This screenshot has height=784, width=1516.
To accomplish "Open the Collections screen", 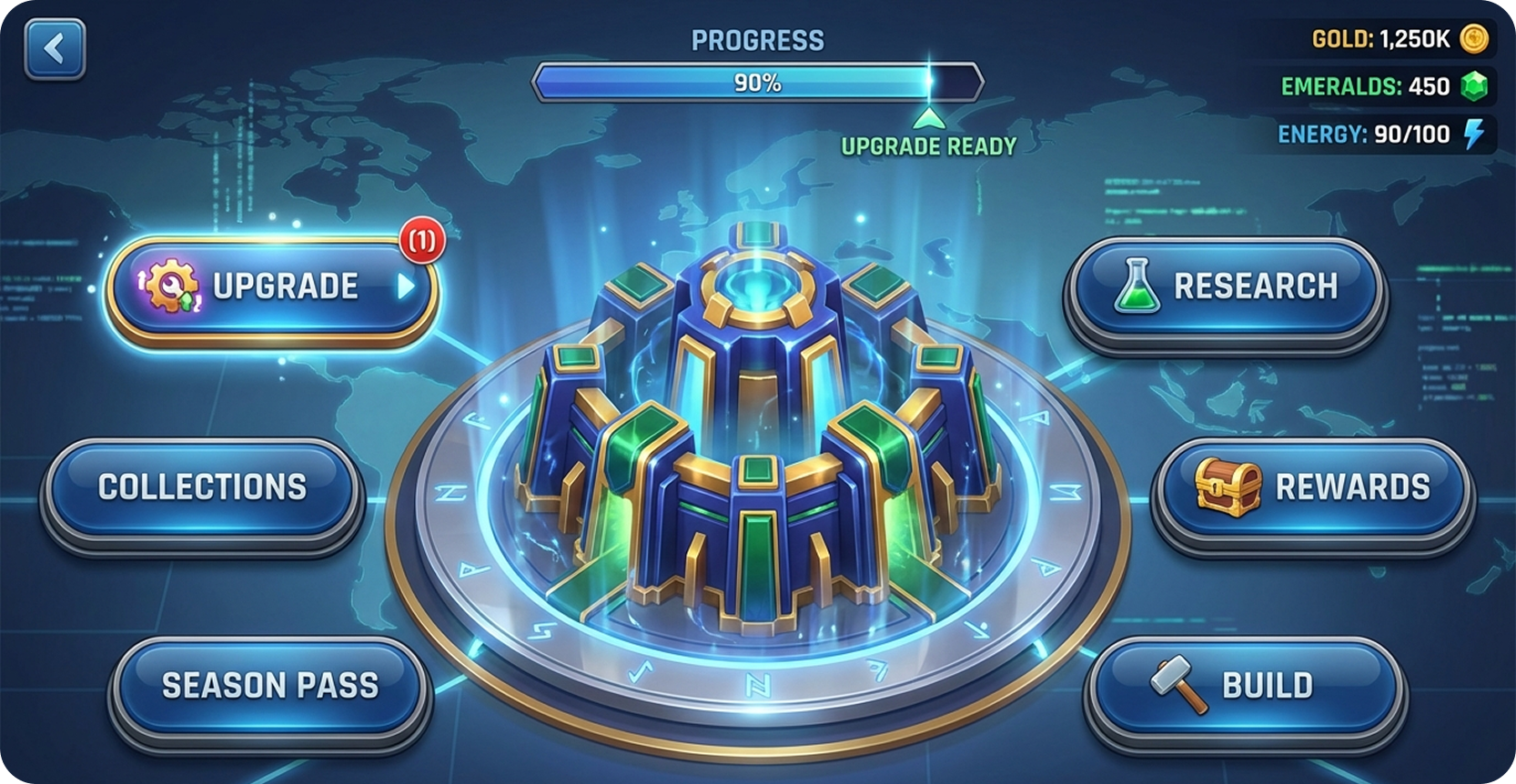I will pyautogui.click(x=202, y=487).
